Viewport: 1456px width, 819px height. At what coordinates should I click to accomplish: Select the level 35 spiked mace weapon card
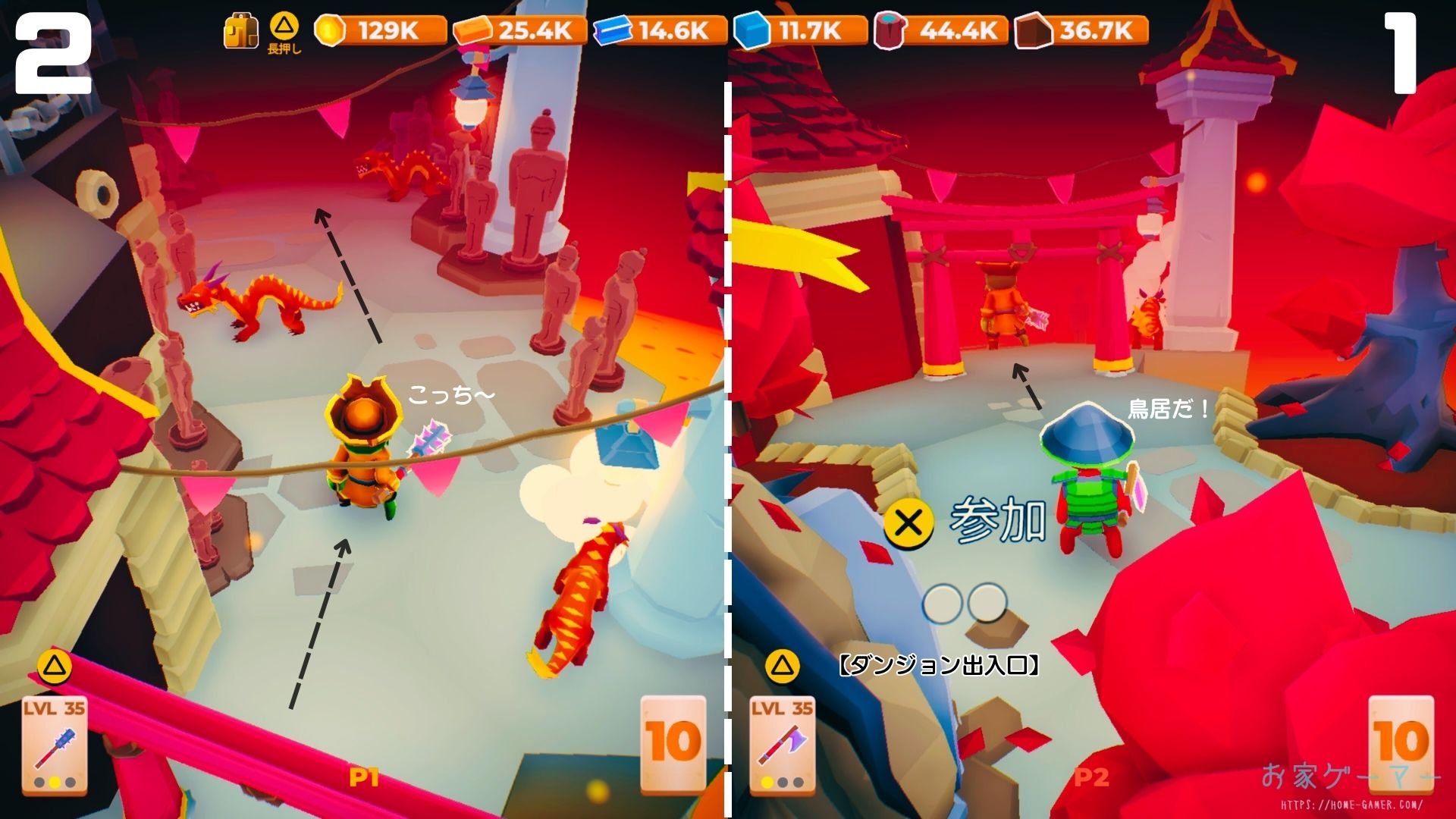click(x=54, y=744)
